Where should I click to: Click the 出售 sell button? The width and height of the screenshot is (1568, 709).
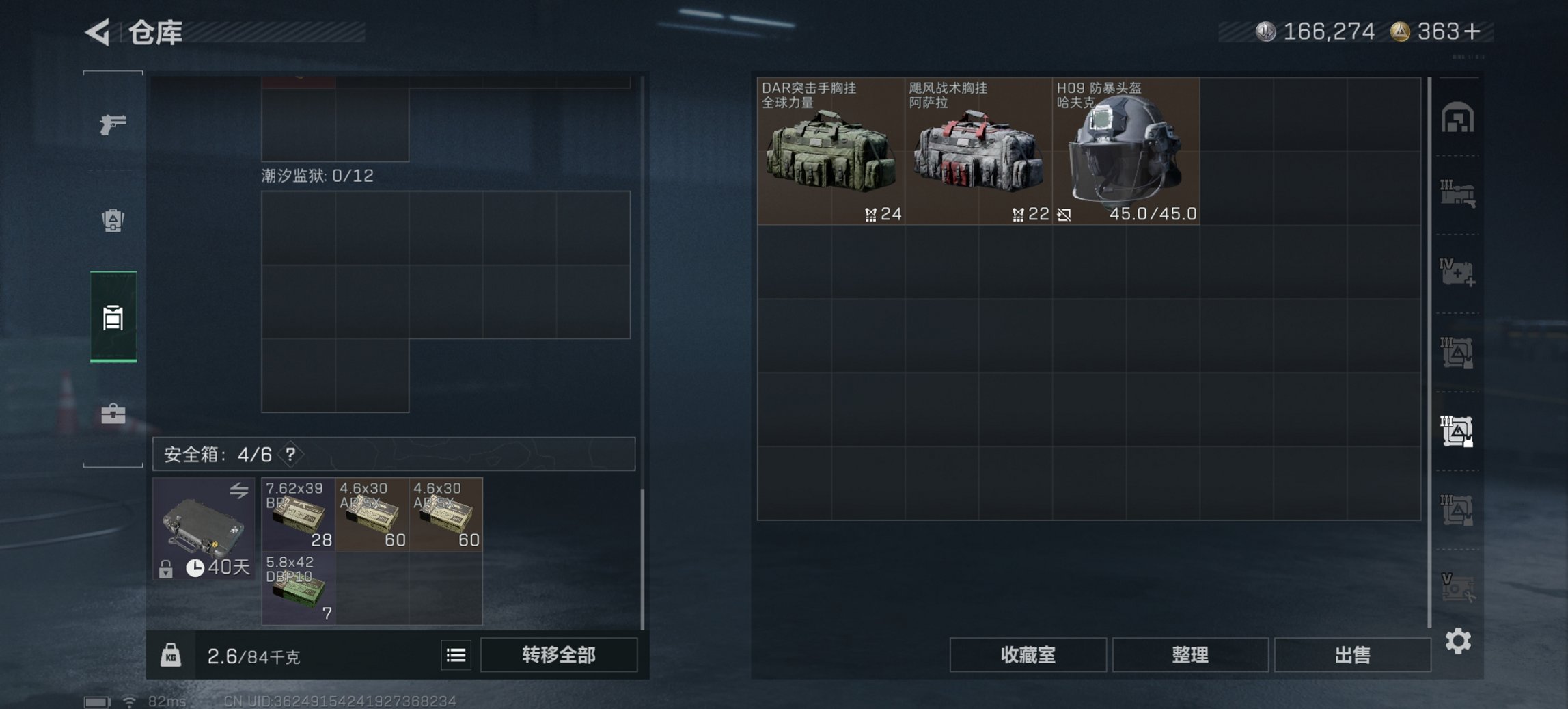(1352, 654)
